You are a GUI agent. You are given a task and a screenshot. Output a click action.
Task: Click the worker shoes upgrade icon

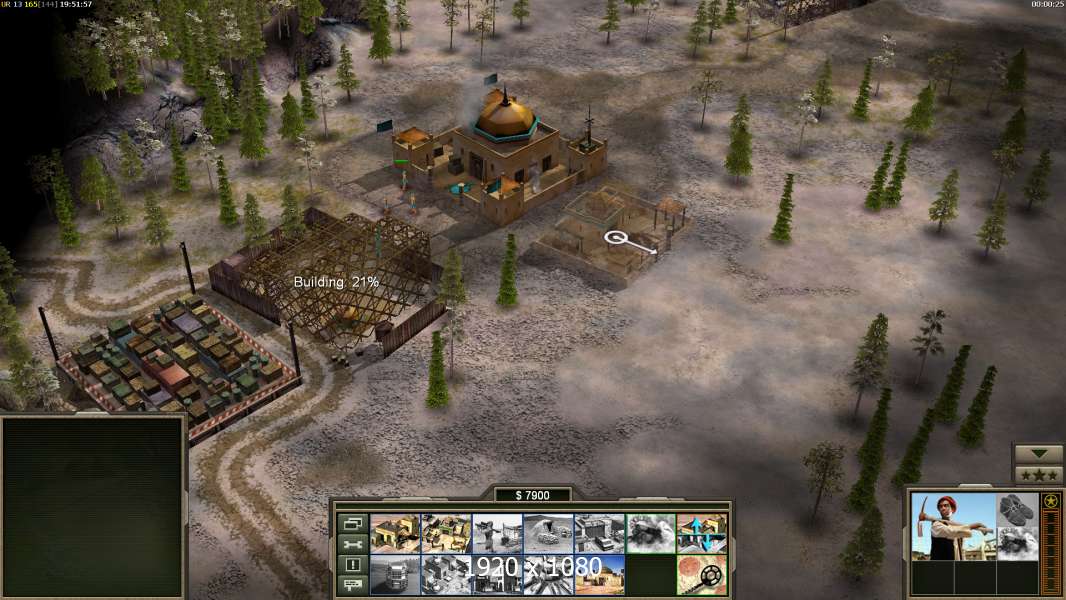click(x=1018, y=509)
